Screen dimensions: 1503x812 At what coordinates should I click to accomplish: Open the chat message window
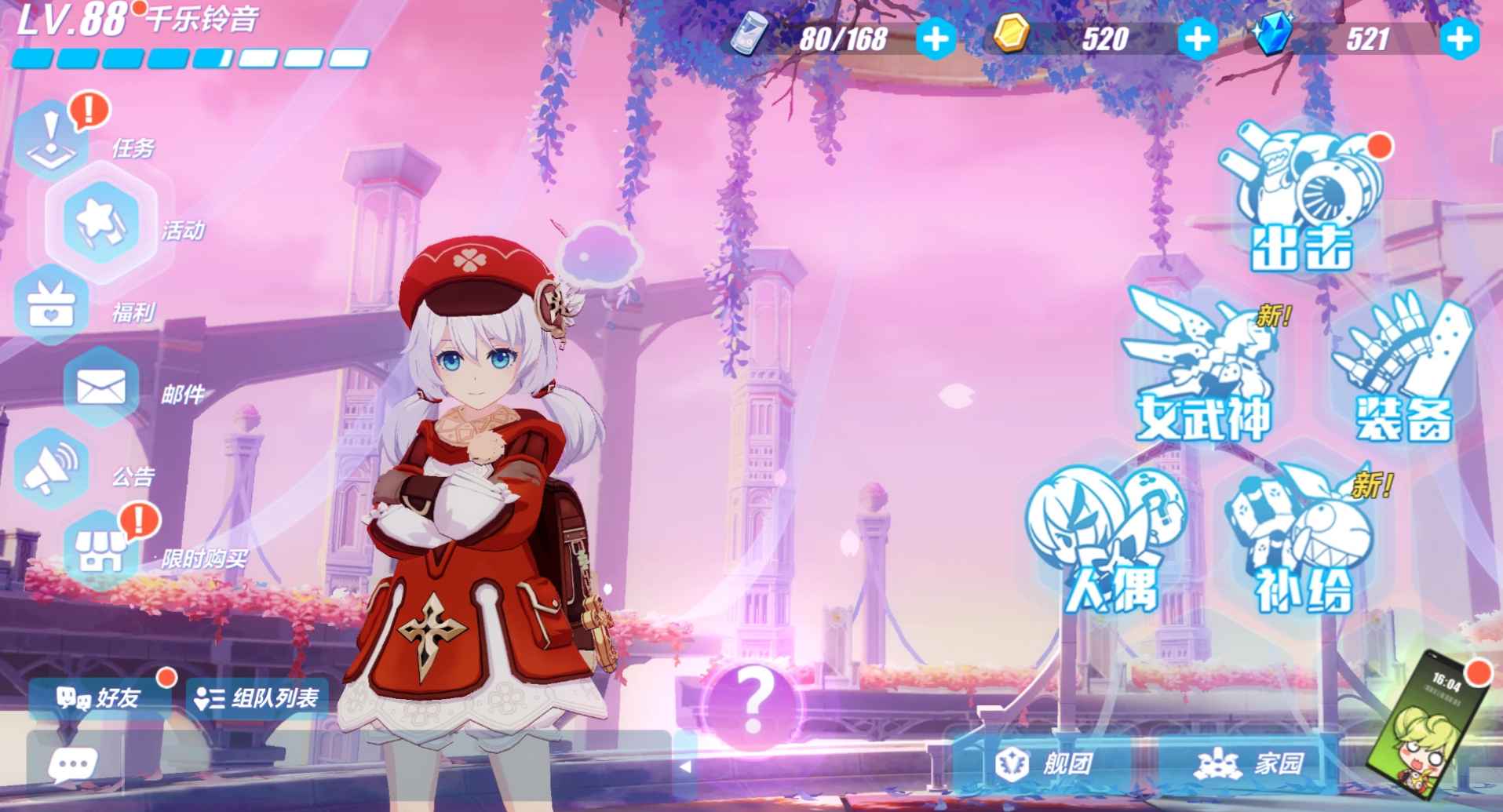click(75, 765)
